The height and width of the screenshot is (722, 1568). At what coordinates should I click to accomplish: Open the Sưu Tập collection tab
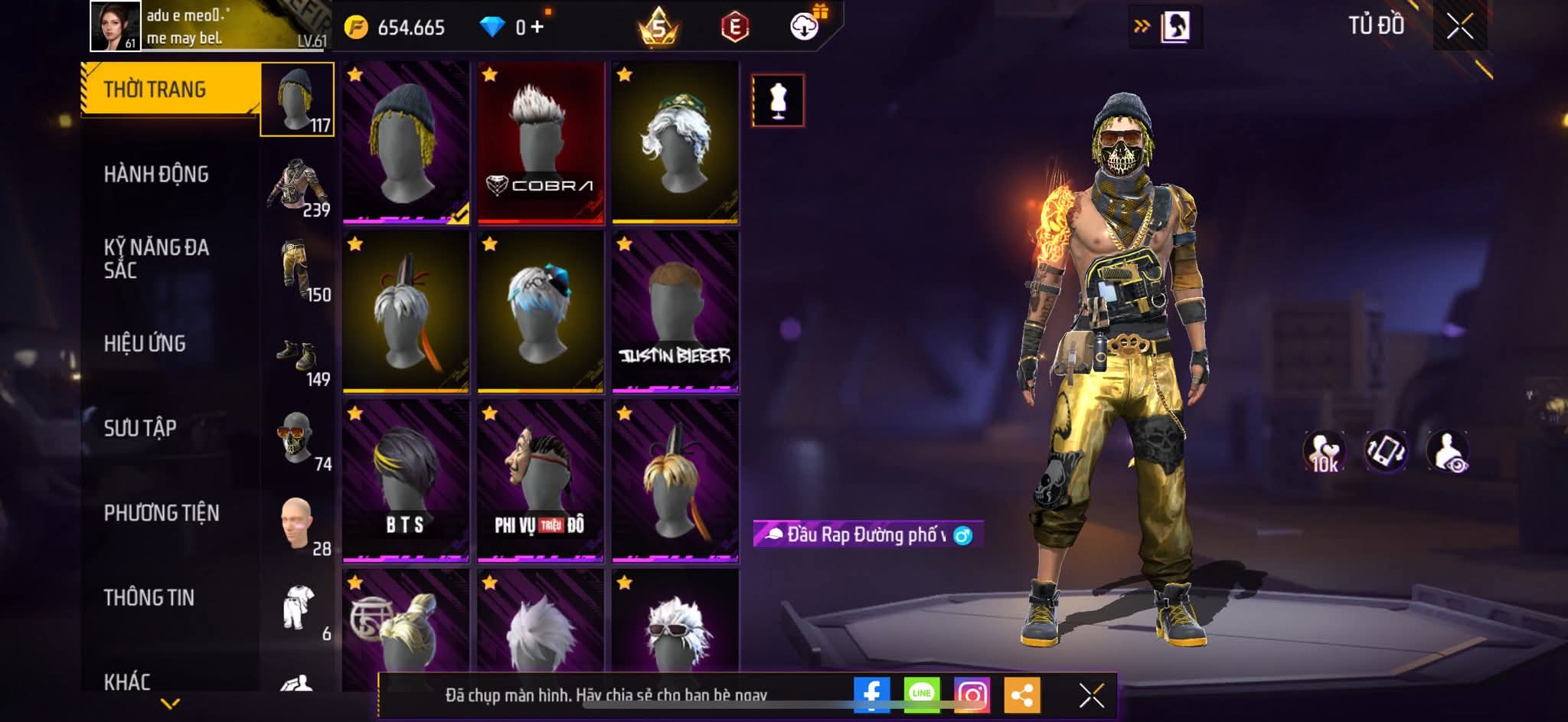coord(140,428)
